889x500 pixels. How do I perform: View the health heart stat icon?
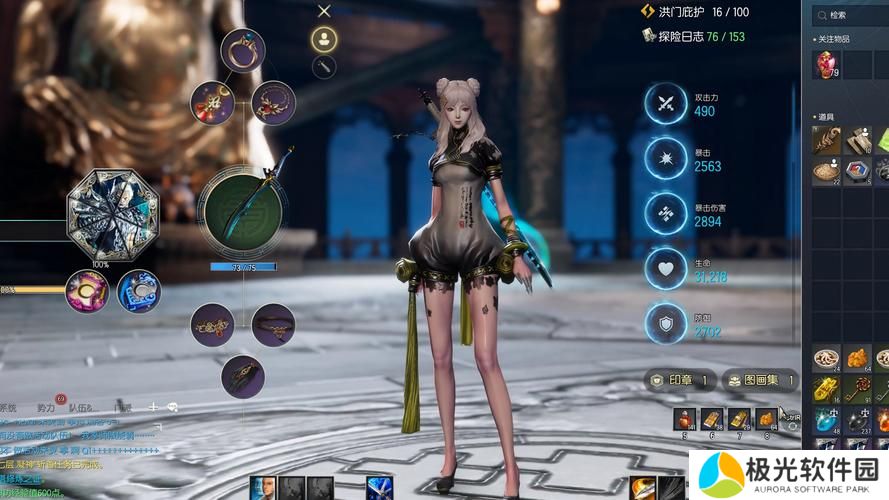coord(665,268)
